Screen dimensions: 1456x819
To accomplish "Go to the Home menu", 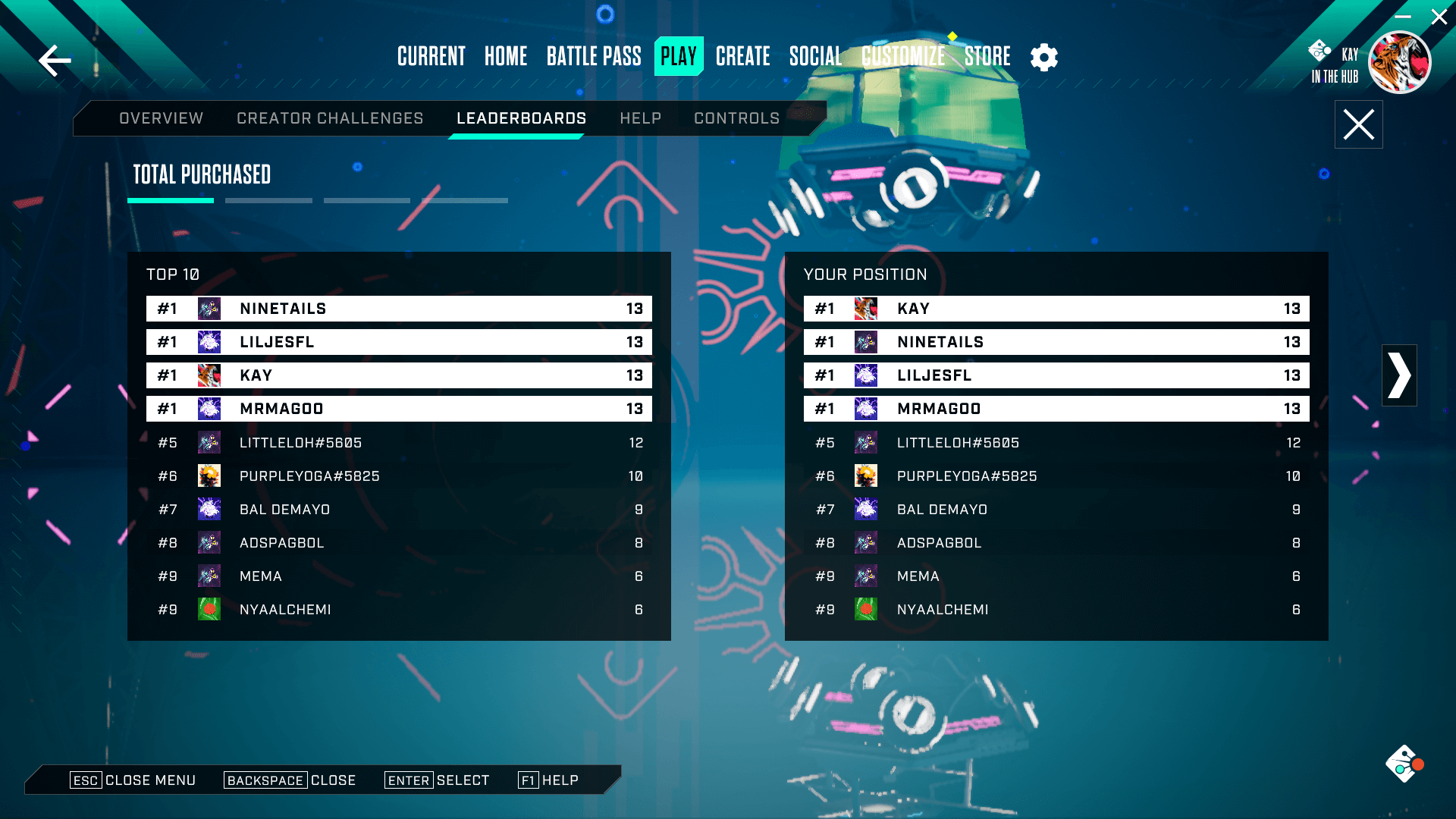I will click(506, 56).
